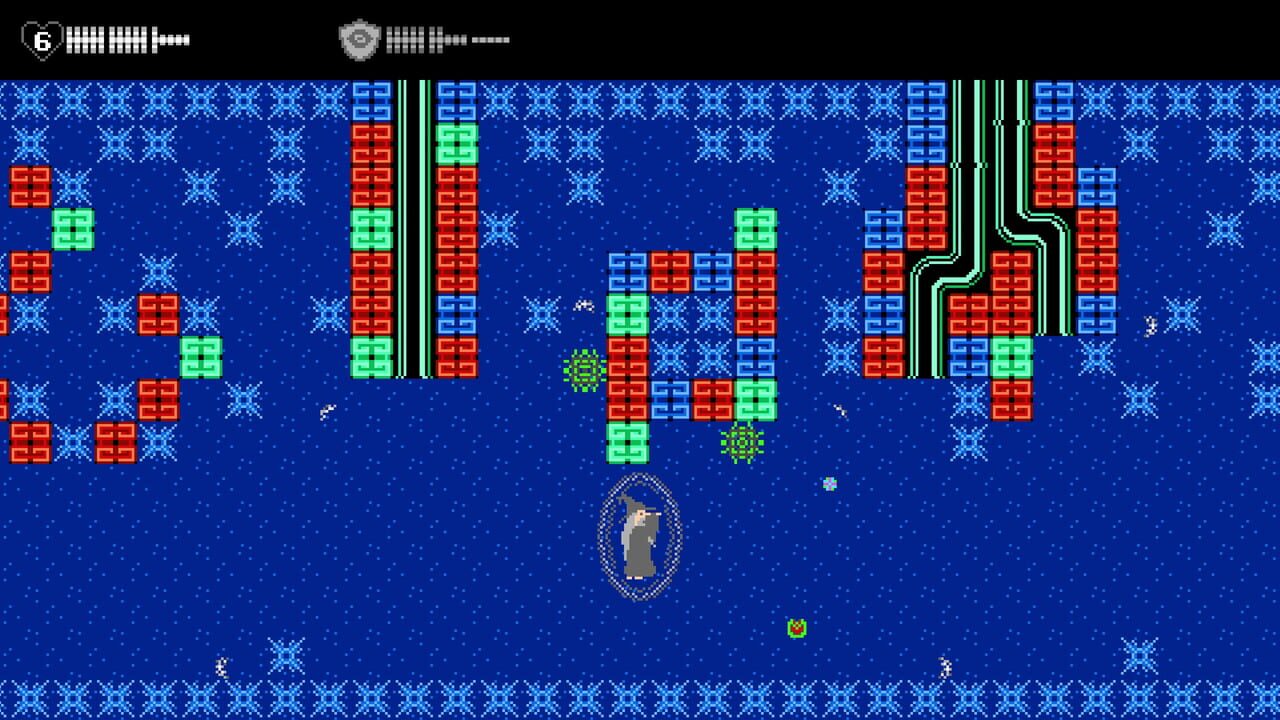This screenshot has width=1280, height=720.
Task: Click the green gem pickup at the bottom
Action: click(x=797, y=629)
